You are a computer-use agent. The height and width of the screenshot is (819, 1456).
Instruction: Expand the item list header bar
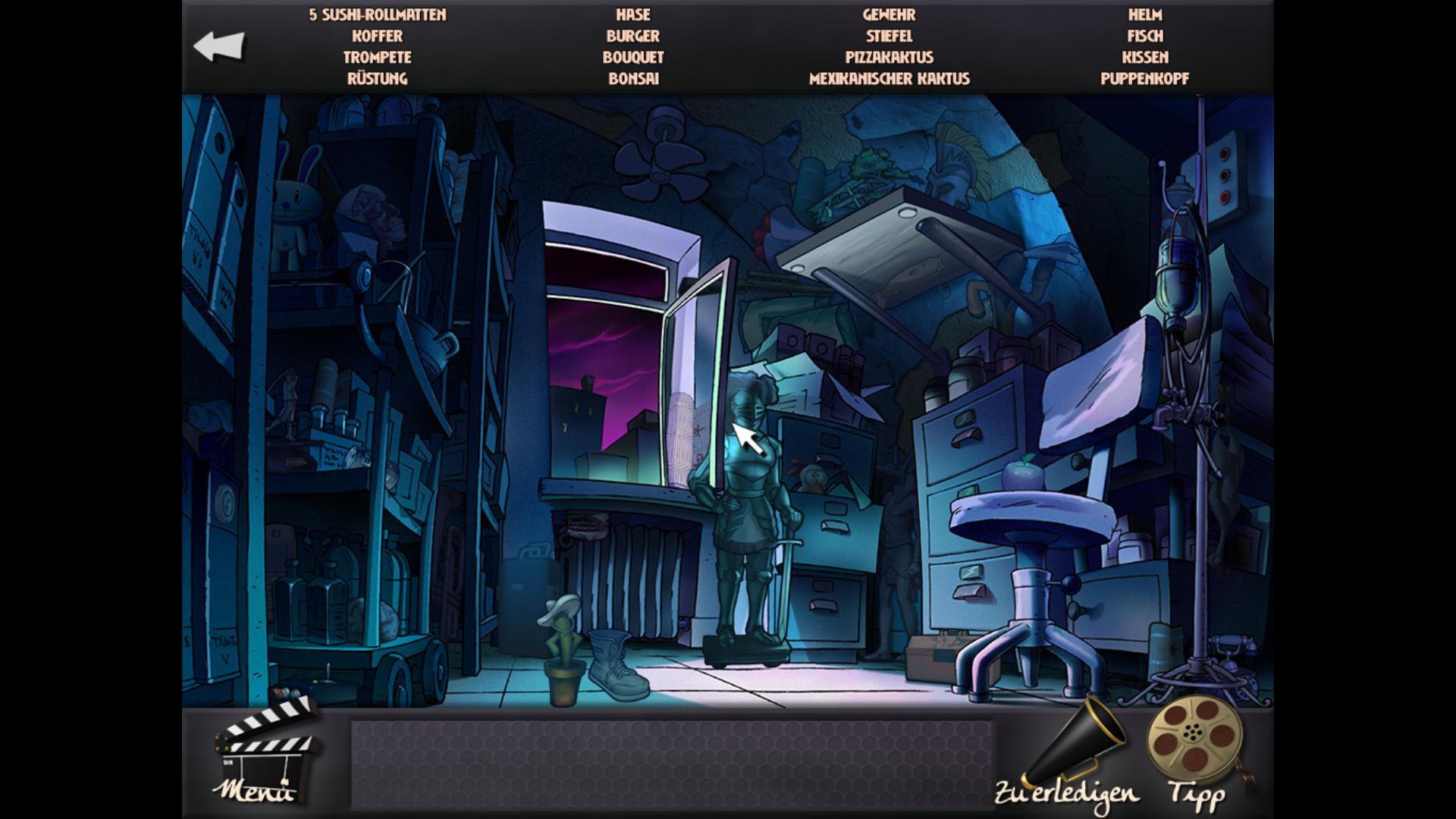[x=728, y=45]
